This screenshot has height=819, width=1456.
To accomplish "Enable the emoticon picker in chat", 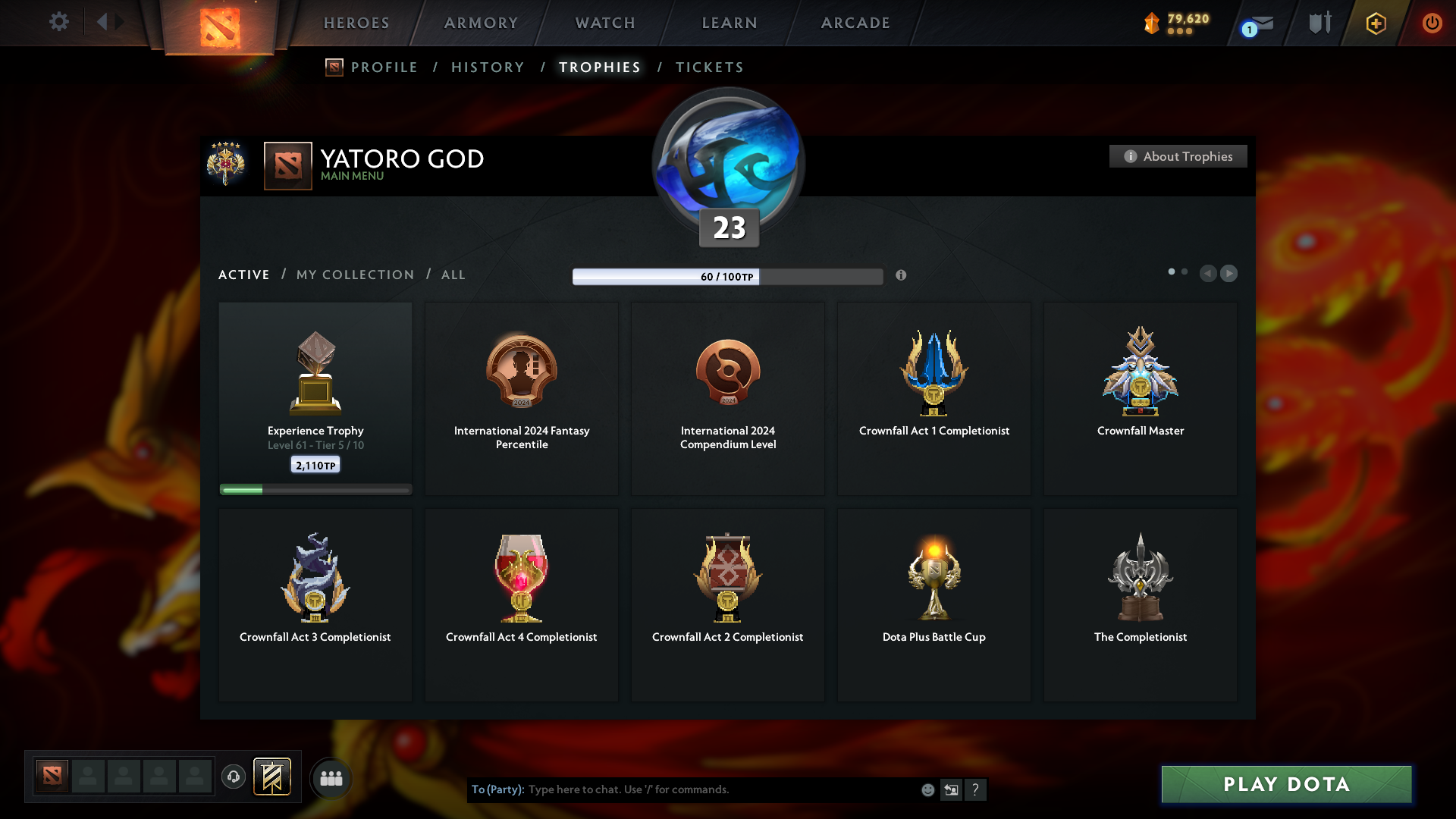I will [x=927, y=789].
